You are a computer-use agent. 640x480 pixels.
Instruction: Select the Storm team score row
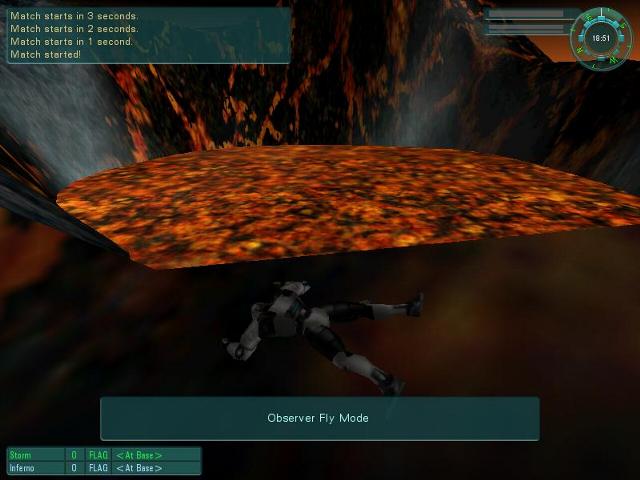coord(104,455)
